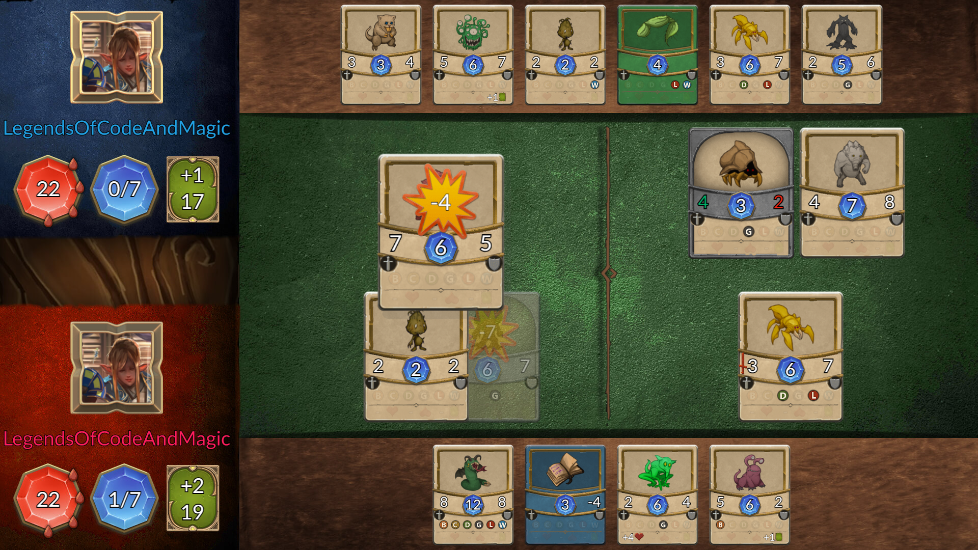Screen dimensions: 978x550
Task: Target the brown armored bug on the board
Action: point(741,192)
